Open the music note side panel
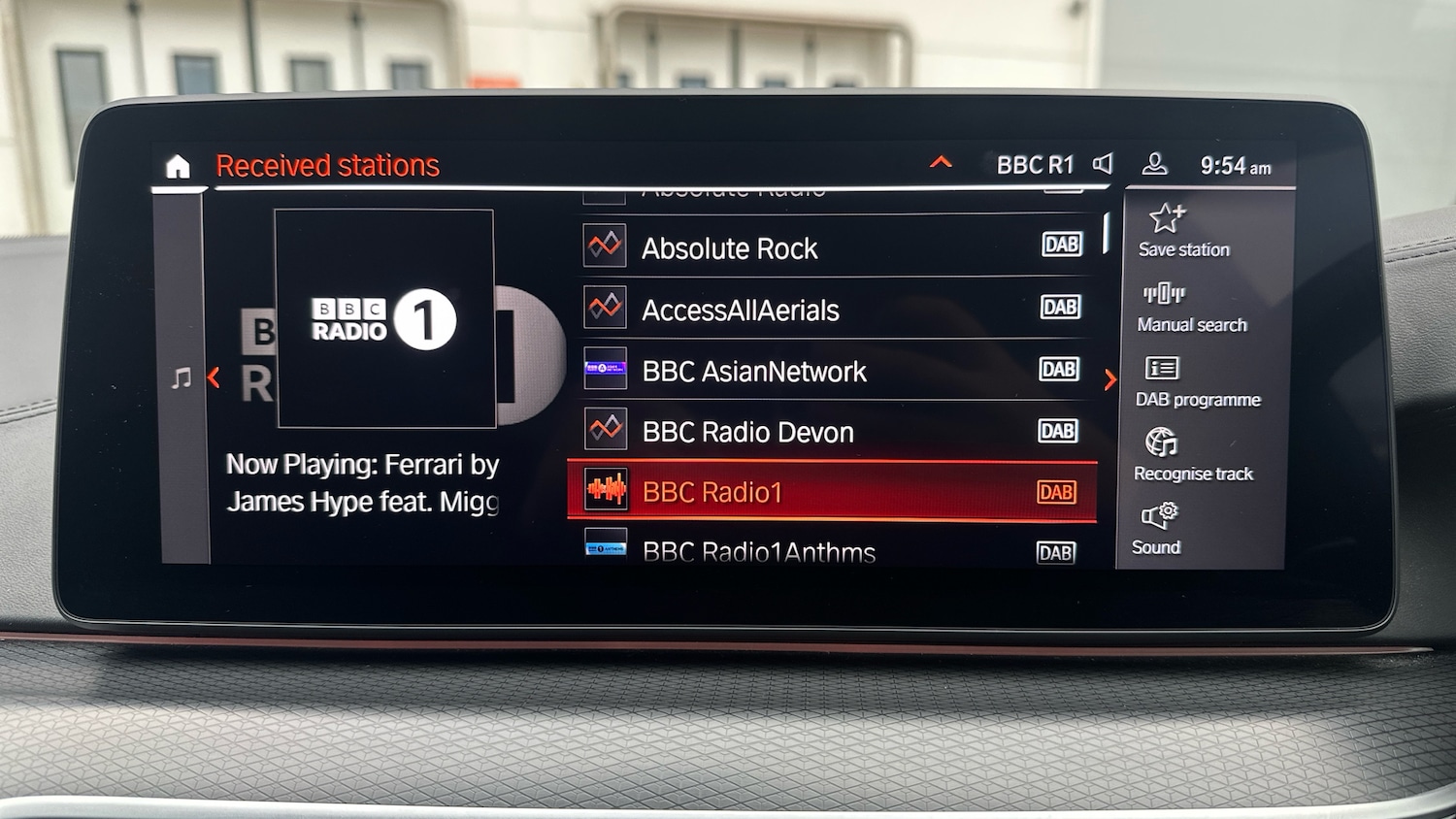The height and width of the screenshot is (819, 1456). coord(182,378)
